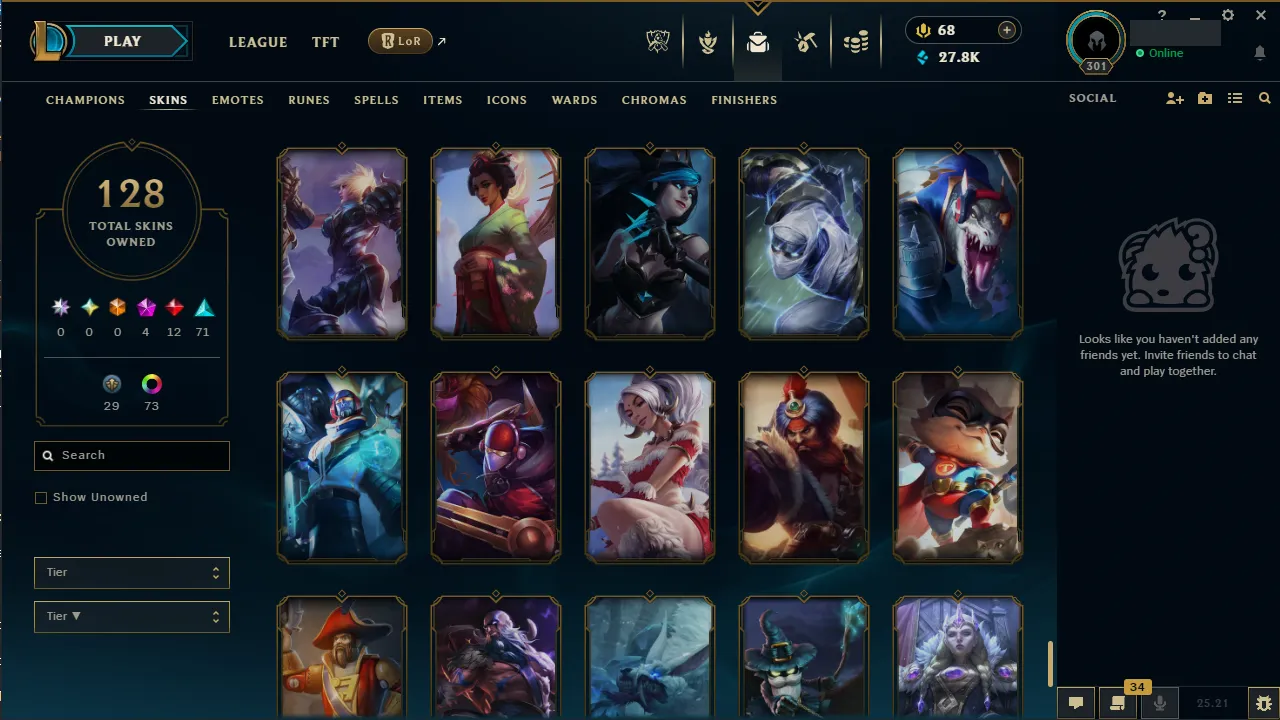The image size is (1280, 720).
Task: Select the Chromas color-wheel icon
Action: tap(151, 383)
